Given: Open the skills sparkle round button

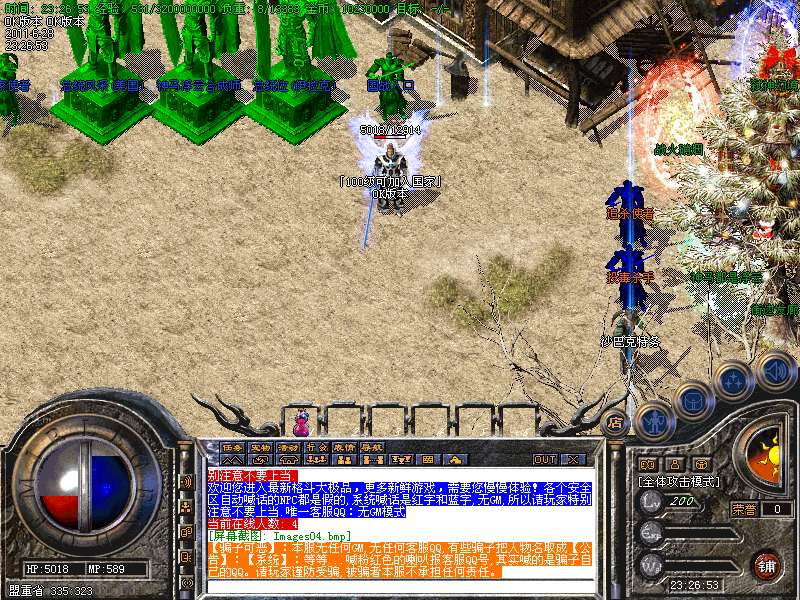Looking at the screenshot, I should 734,381.
